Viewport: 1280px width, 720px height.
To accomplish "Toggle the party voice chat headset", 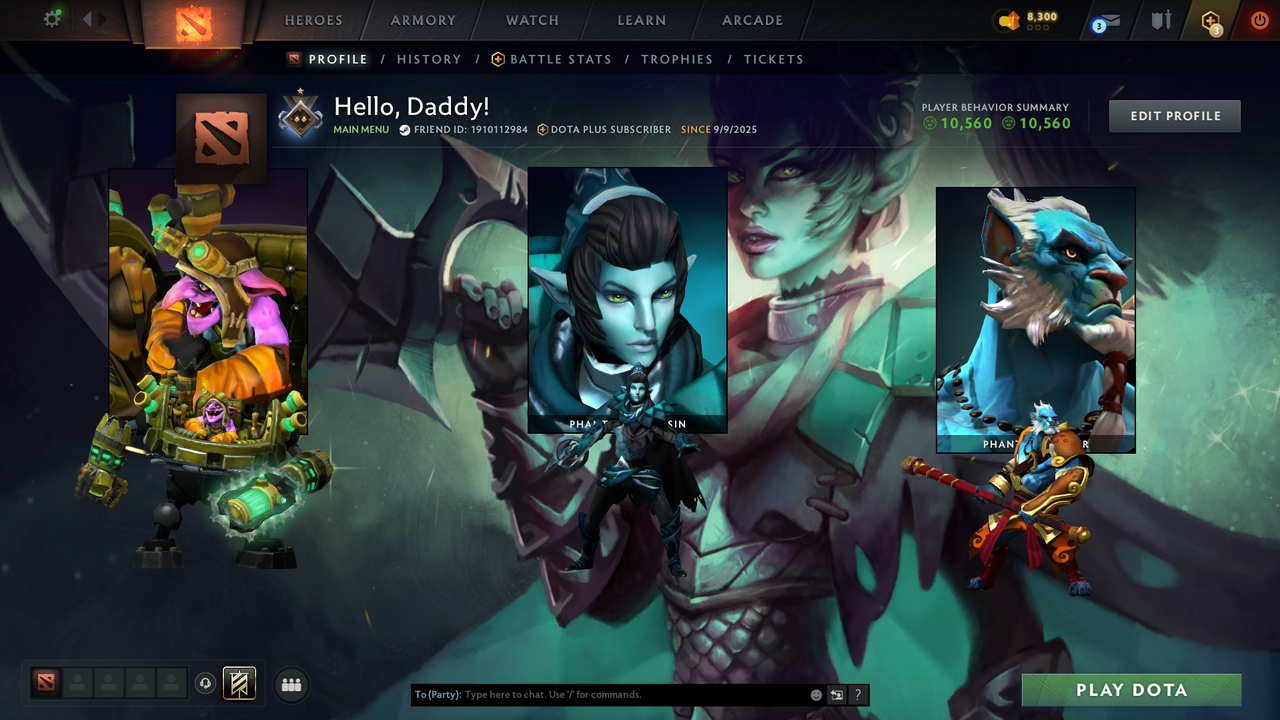I will click(x=207, y=684).
